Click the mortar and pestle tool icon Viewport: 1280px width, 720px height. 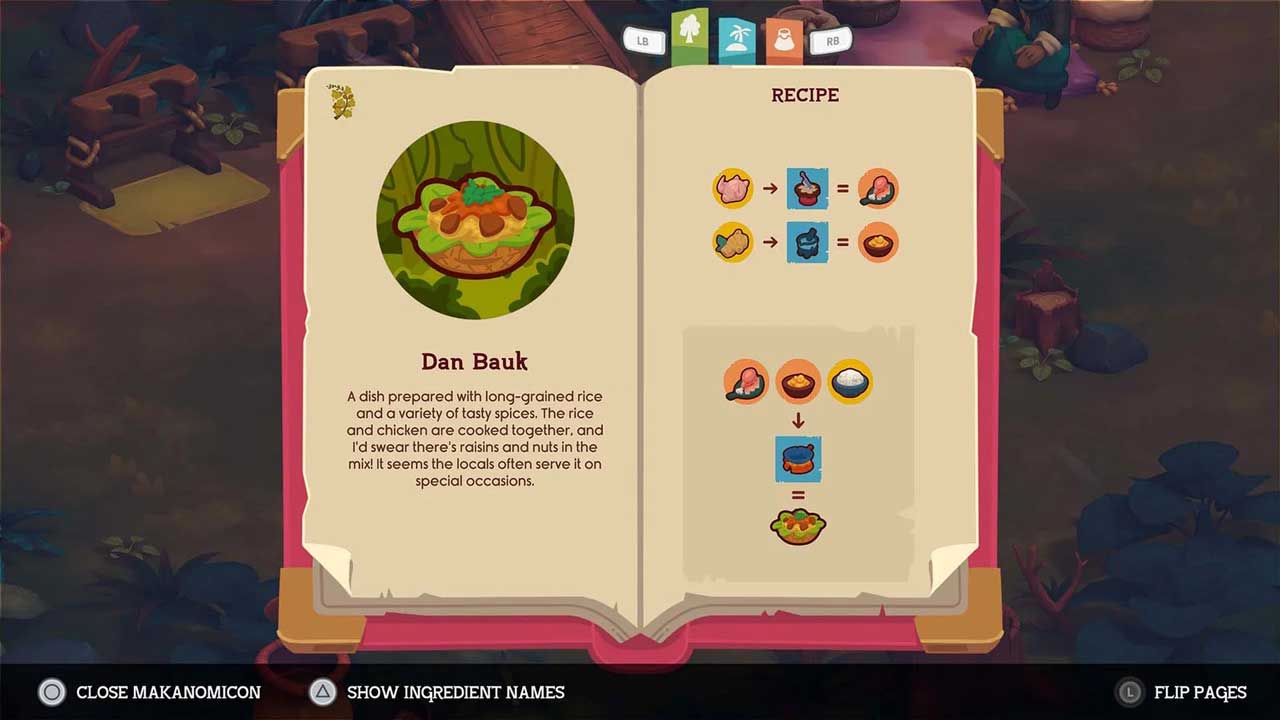click(x=807, y=242)
